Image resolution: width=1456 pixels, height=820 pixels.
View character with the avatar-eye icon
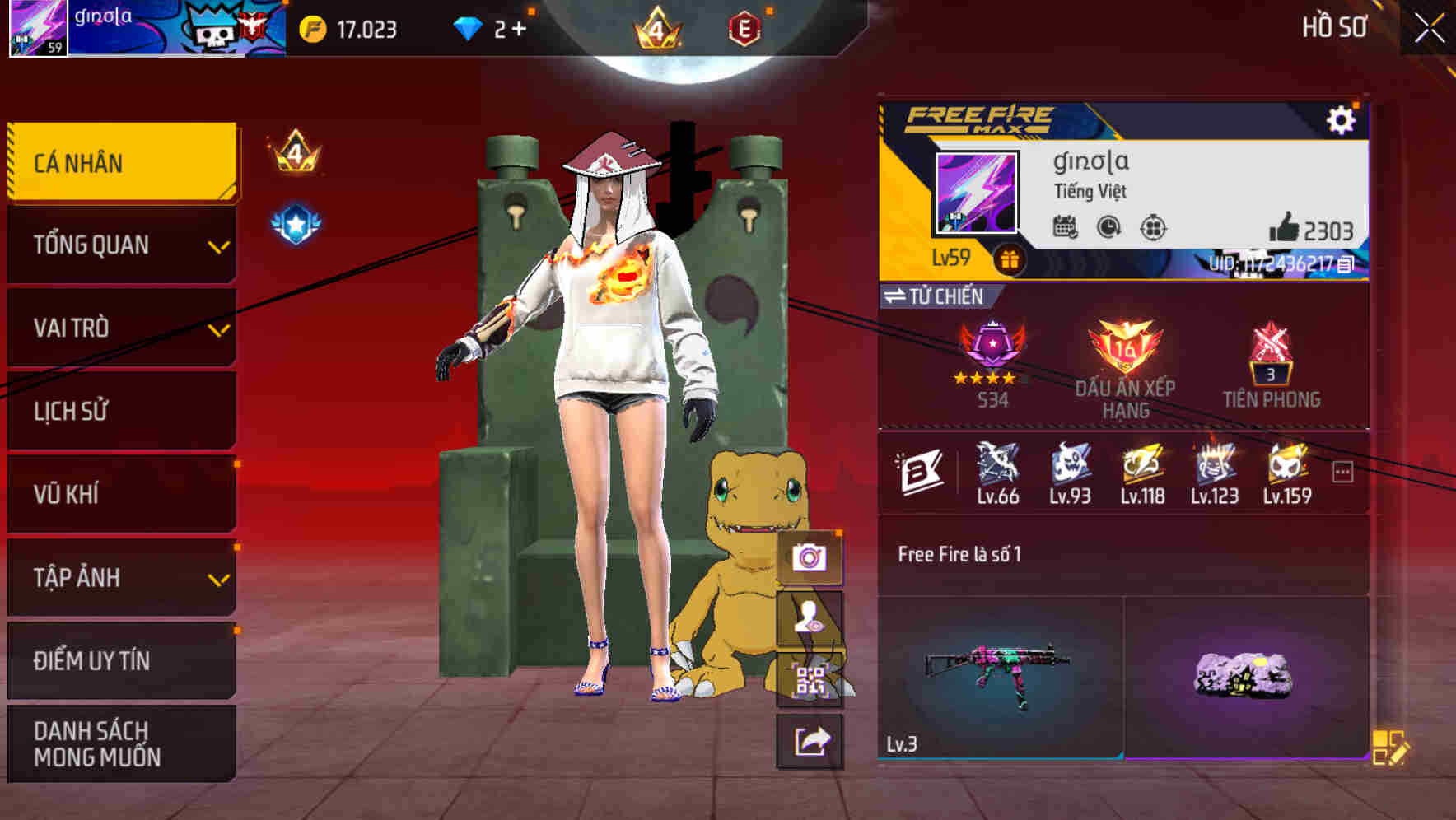click(x=810, y=619)
